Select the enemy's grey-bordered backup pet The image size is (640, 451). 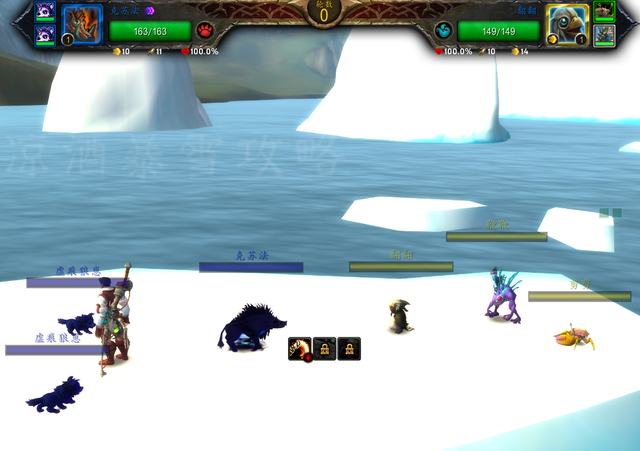click(x=604, y=35)
